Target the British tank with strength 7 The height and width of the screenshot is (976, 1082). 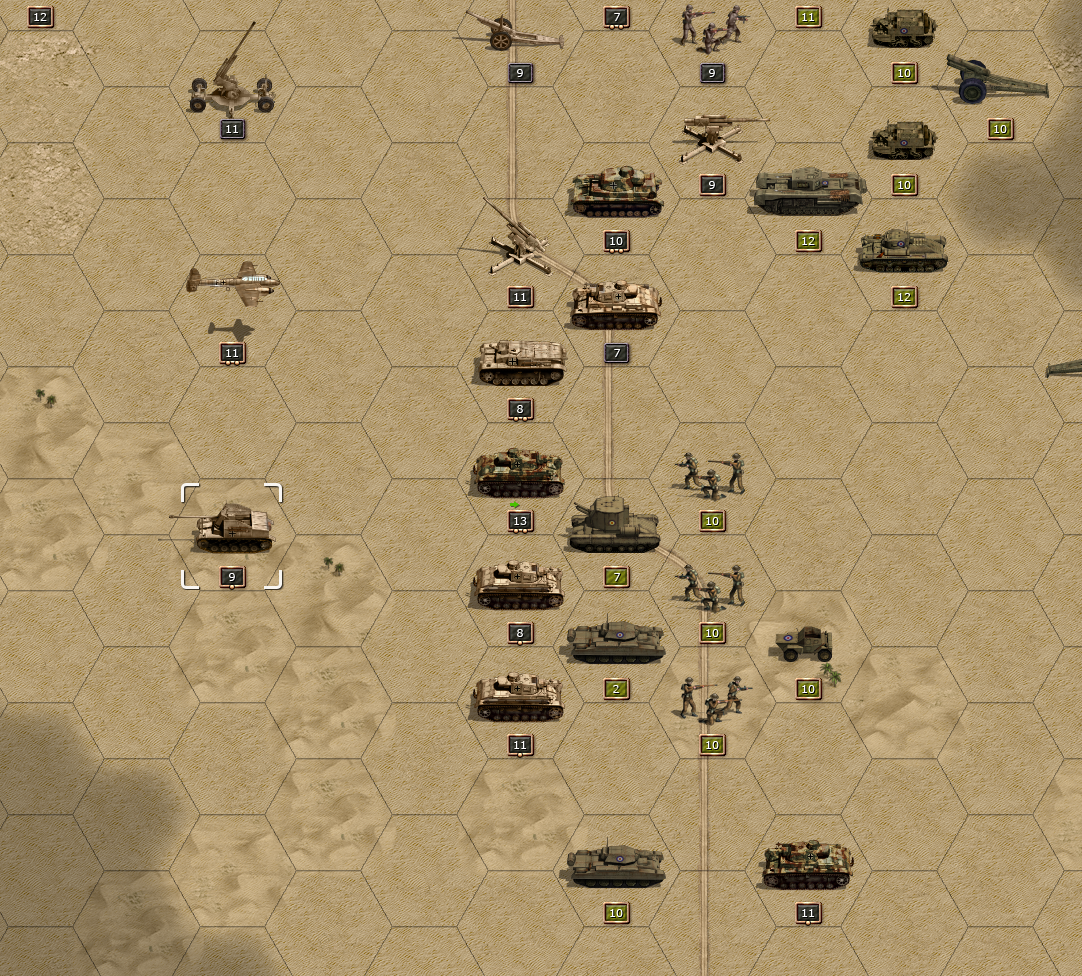[x=614, y=527]
